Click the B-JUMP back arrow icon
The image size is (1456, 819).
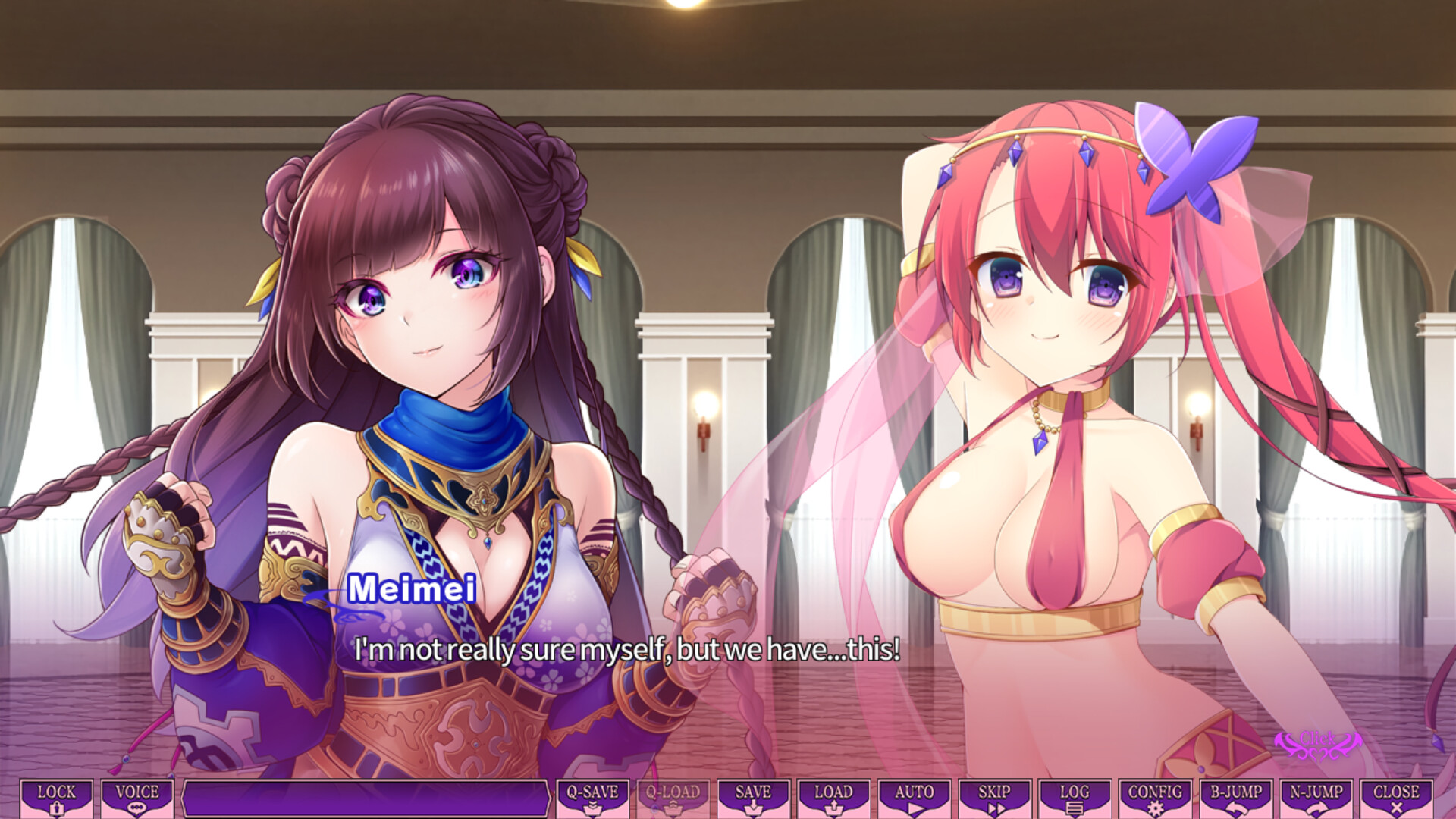click(1237, 798)
